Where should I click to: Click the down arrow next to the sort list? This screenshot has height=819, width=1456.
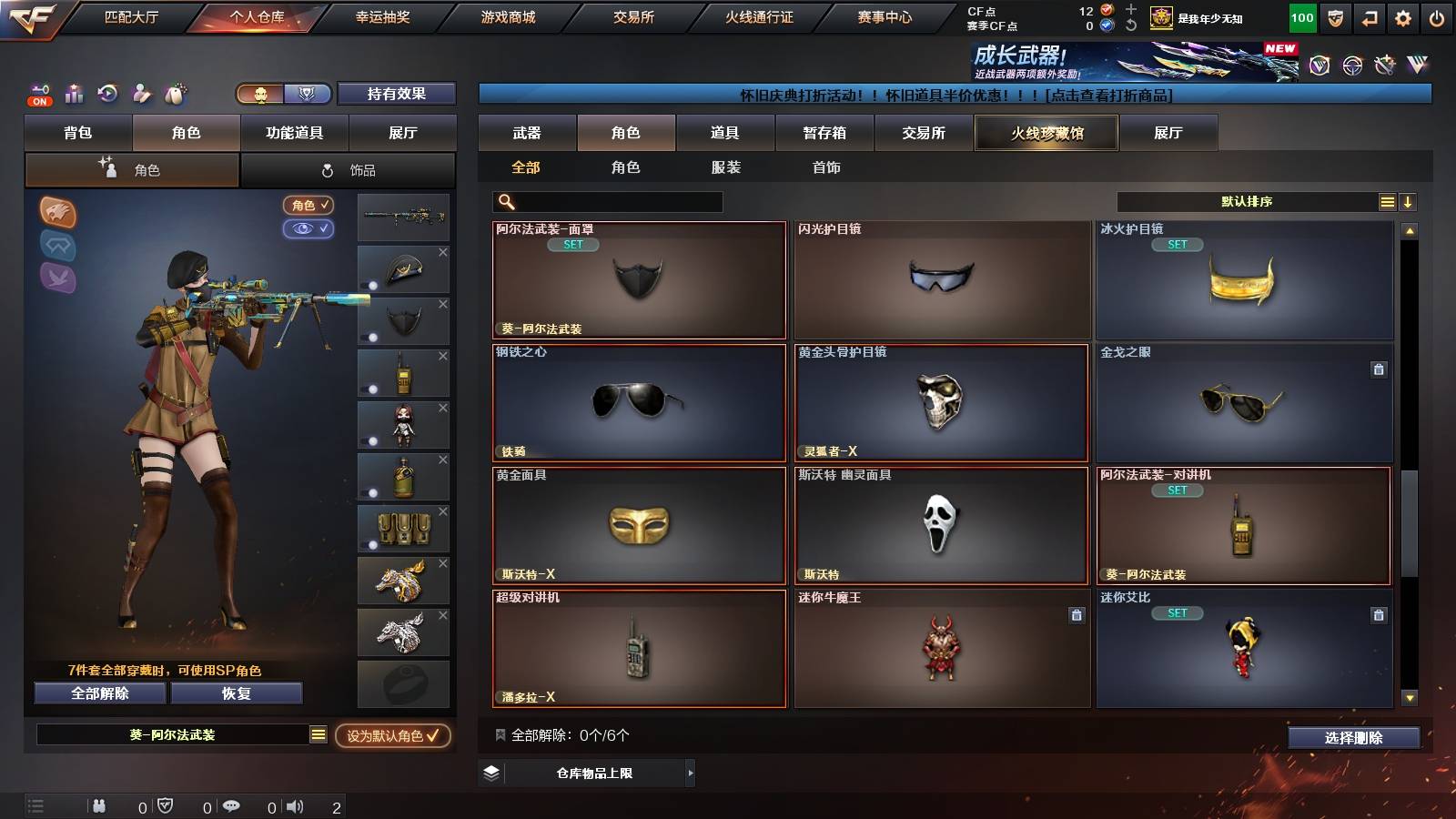click(x=1408, y=201)
